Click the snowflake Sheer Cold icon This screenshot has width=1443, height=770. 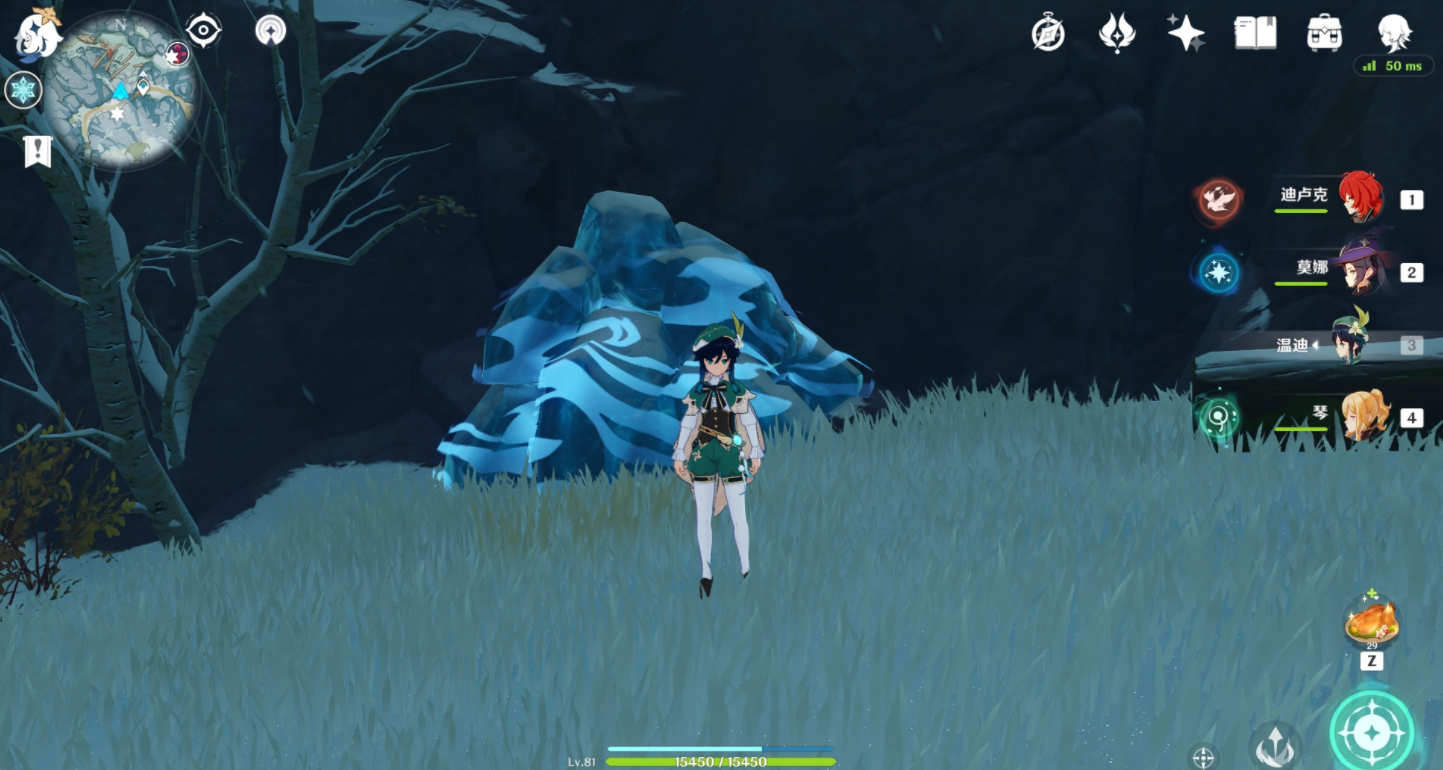(22, 90)
